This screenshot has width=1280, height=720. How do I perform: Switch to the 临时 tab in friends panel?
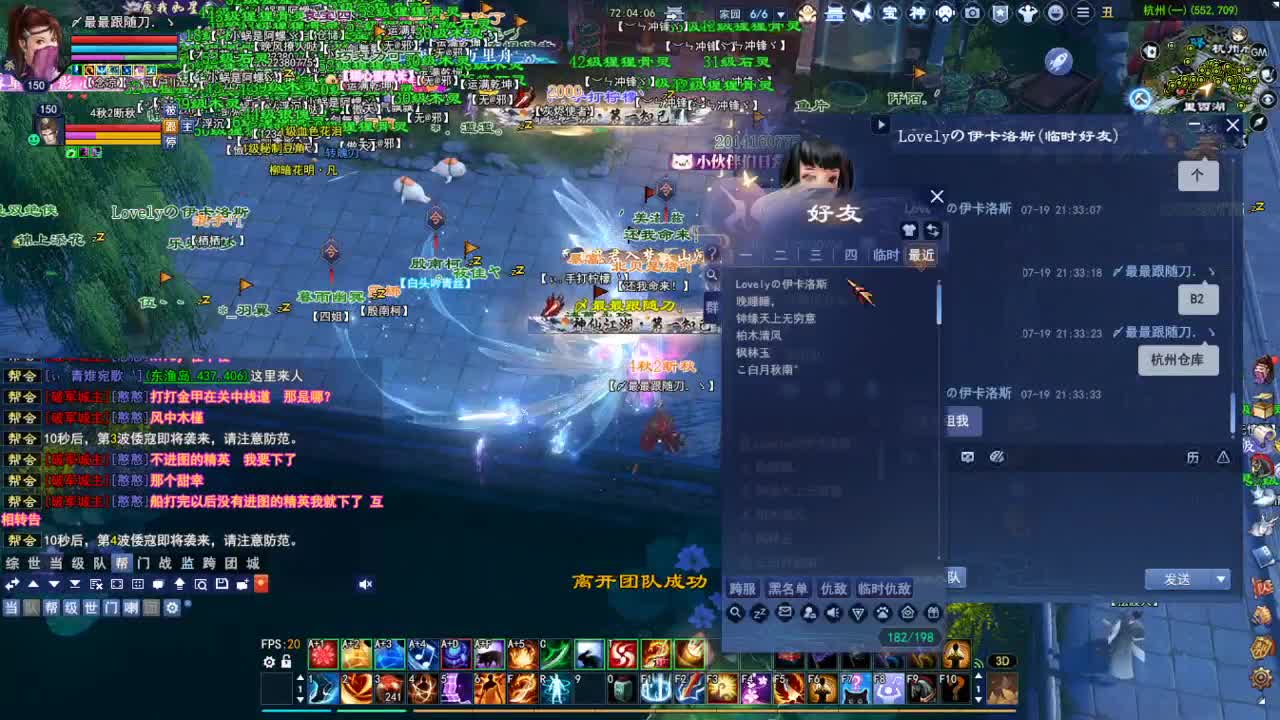click(885, 255)
